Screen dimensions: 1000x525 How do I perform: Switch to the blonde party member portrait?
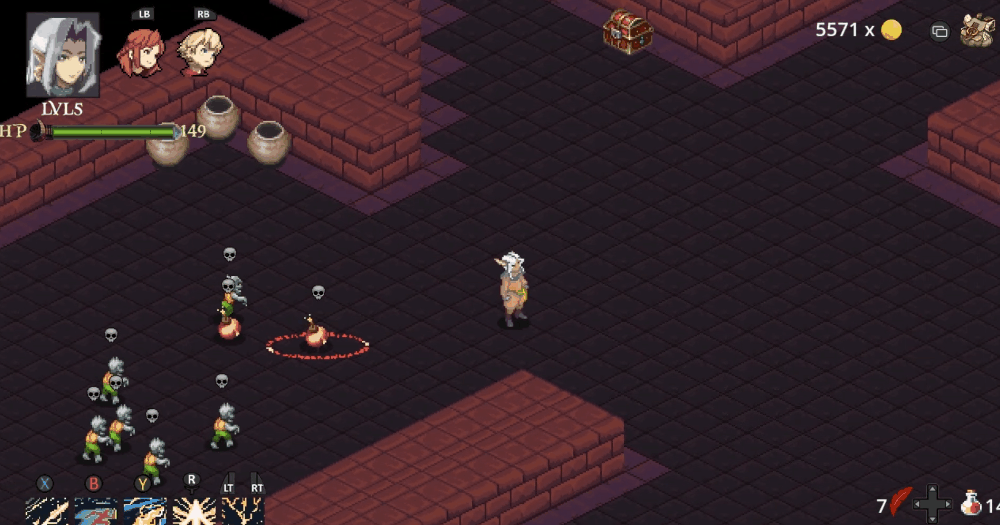click(199, 51)
